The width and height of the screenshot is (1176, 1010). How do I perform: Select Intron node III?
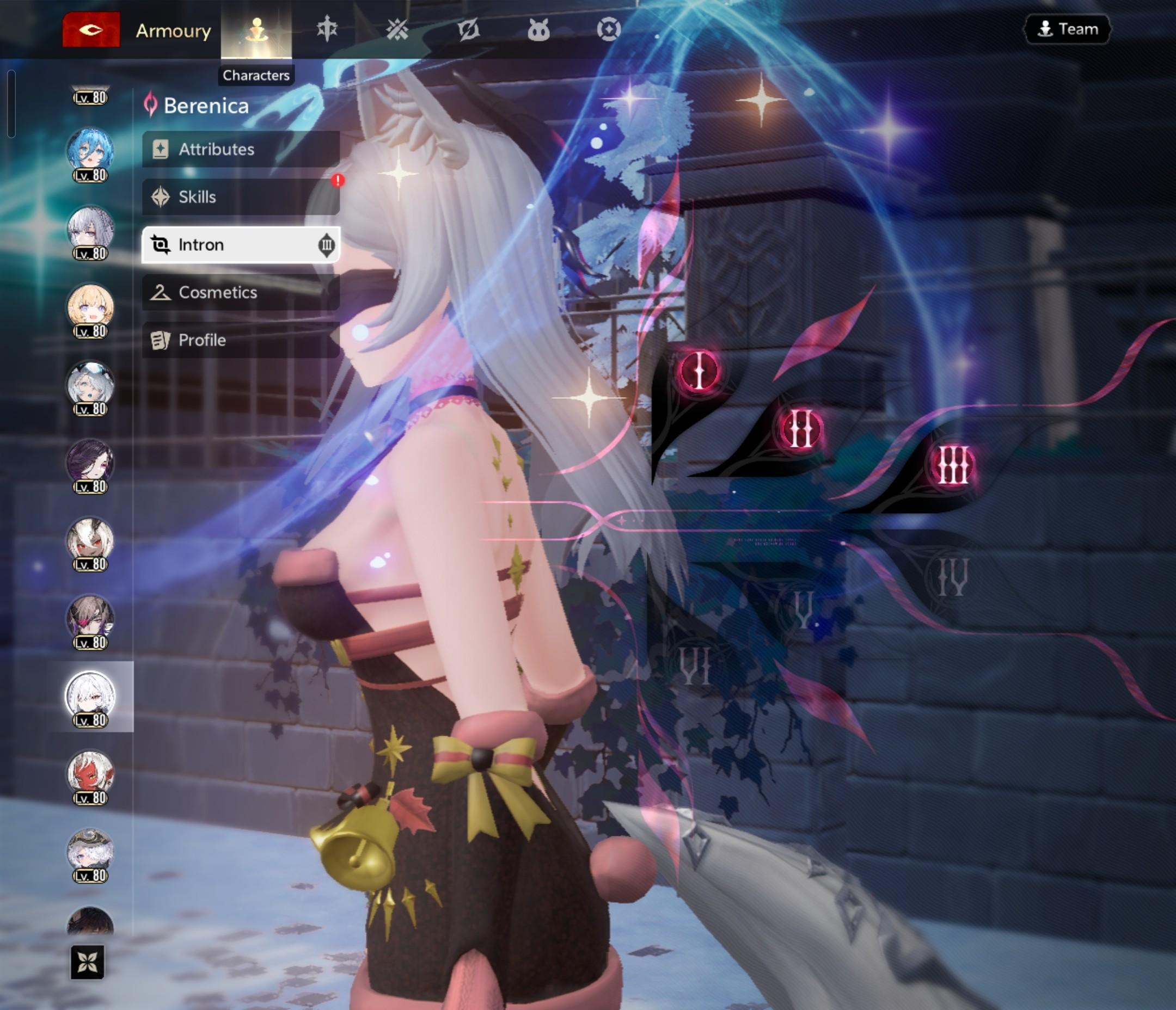(x=952, y=465)
